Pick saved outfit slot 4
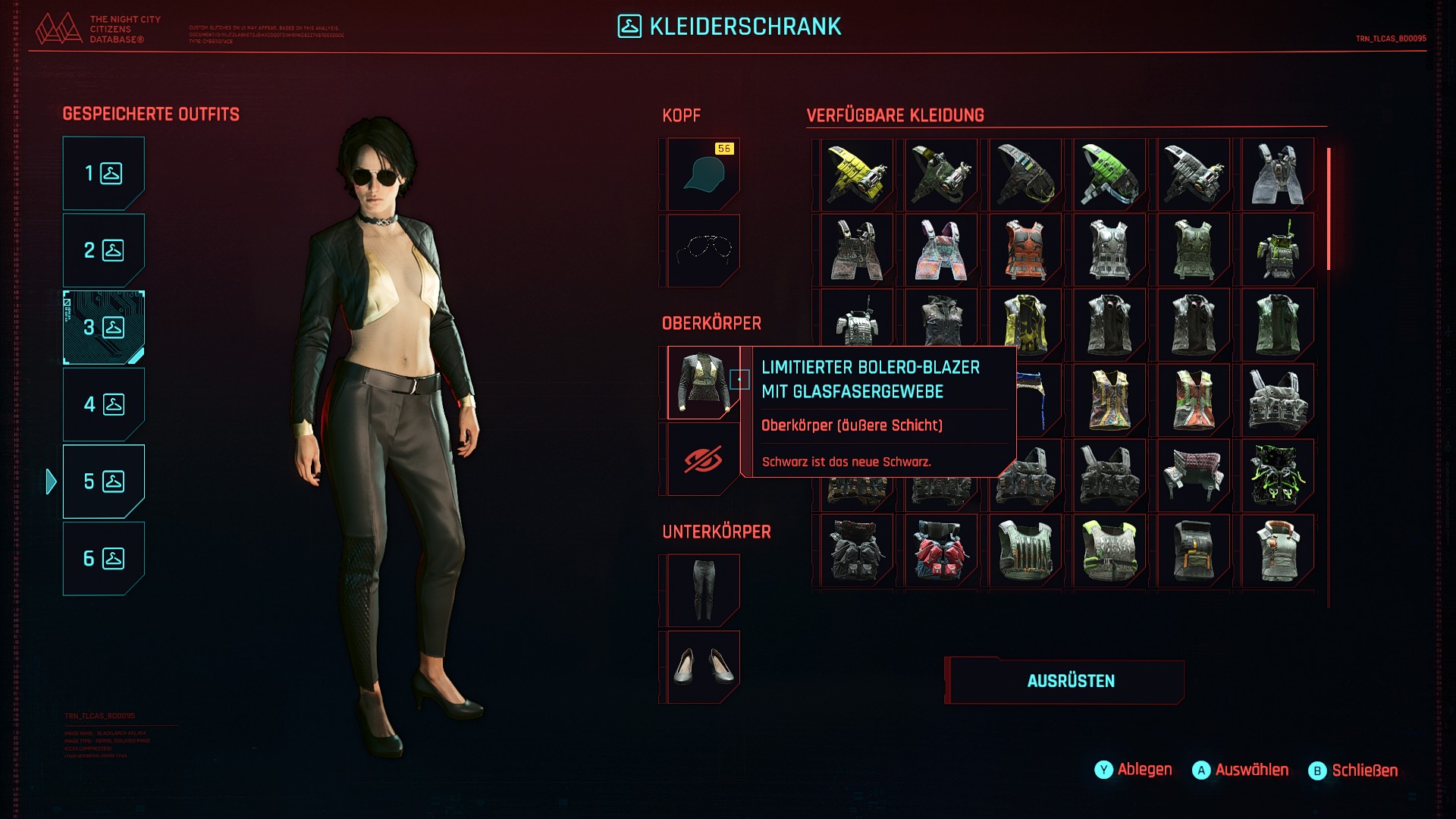 [x=103, y=404]
